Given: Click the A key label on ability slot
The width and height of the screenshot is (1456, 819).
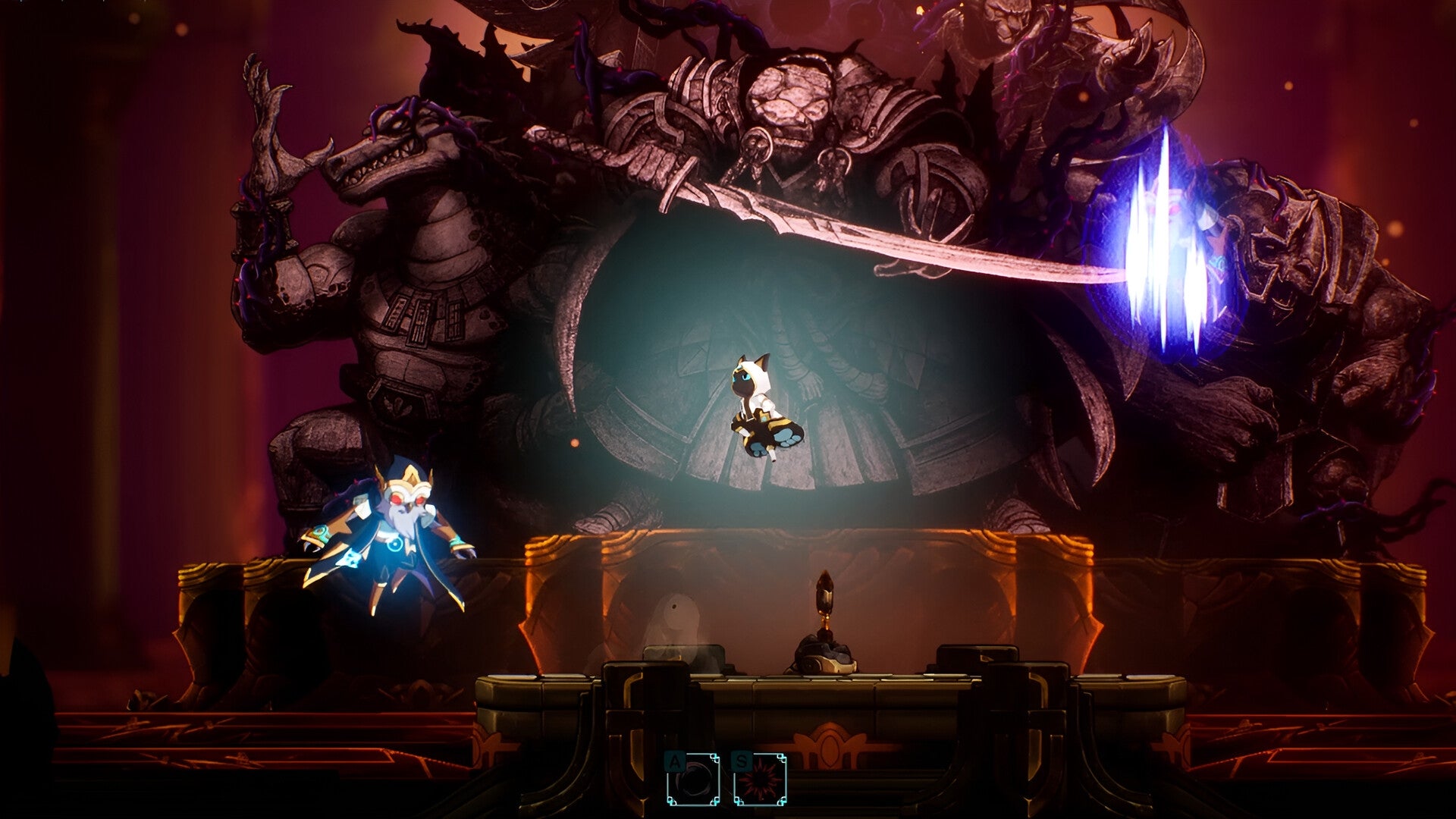Looking at the screenshot, I should (673, 761).
